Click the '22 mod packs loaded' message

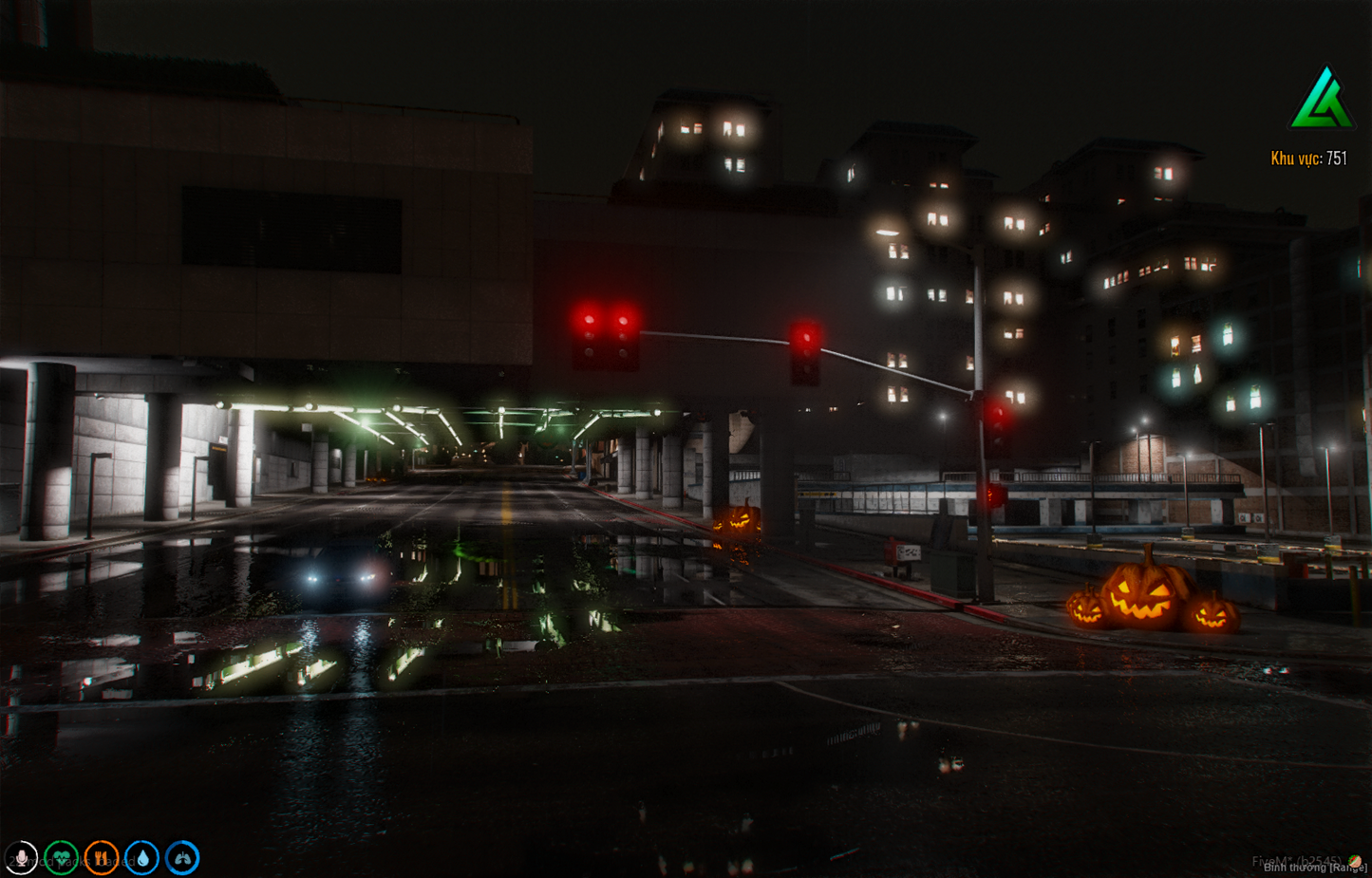71,859
